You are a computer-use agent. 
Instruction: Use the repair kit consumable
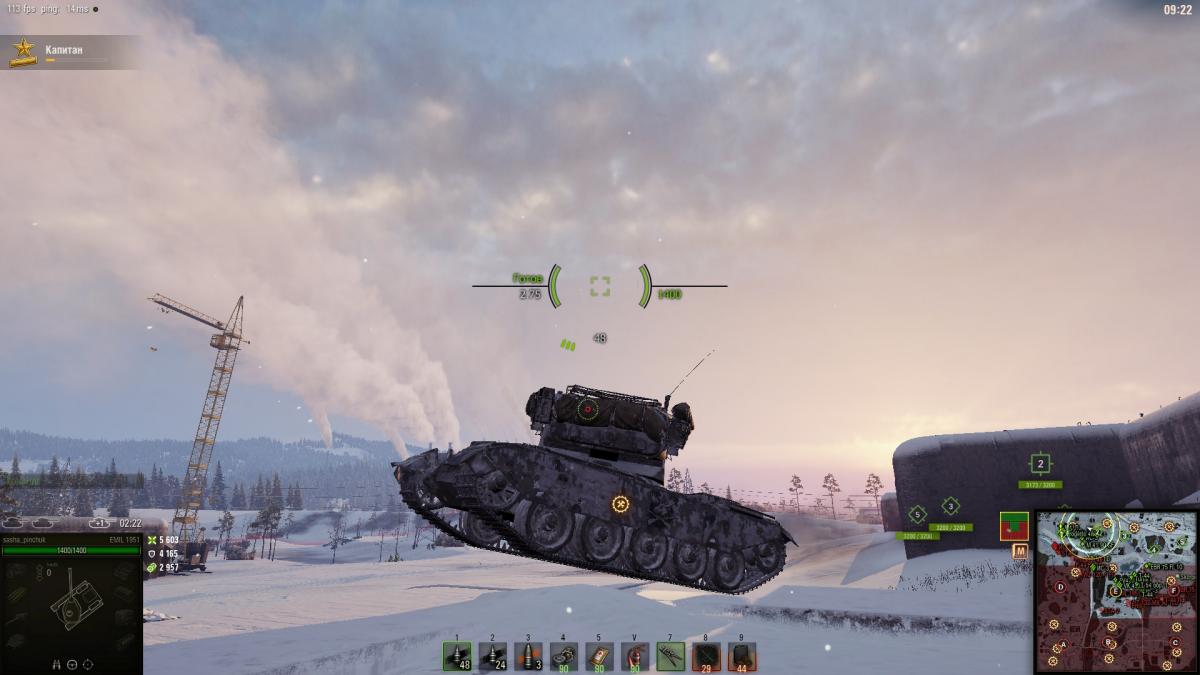pyautogui.click(x=564, y=656)
